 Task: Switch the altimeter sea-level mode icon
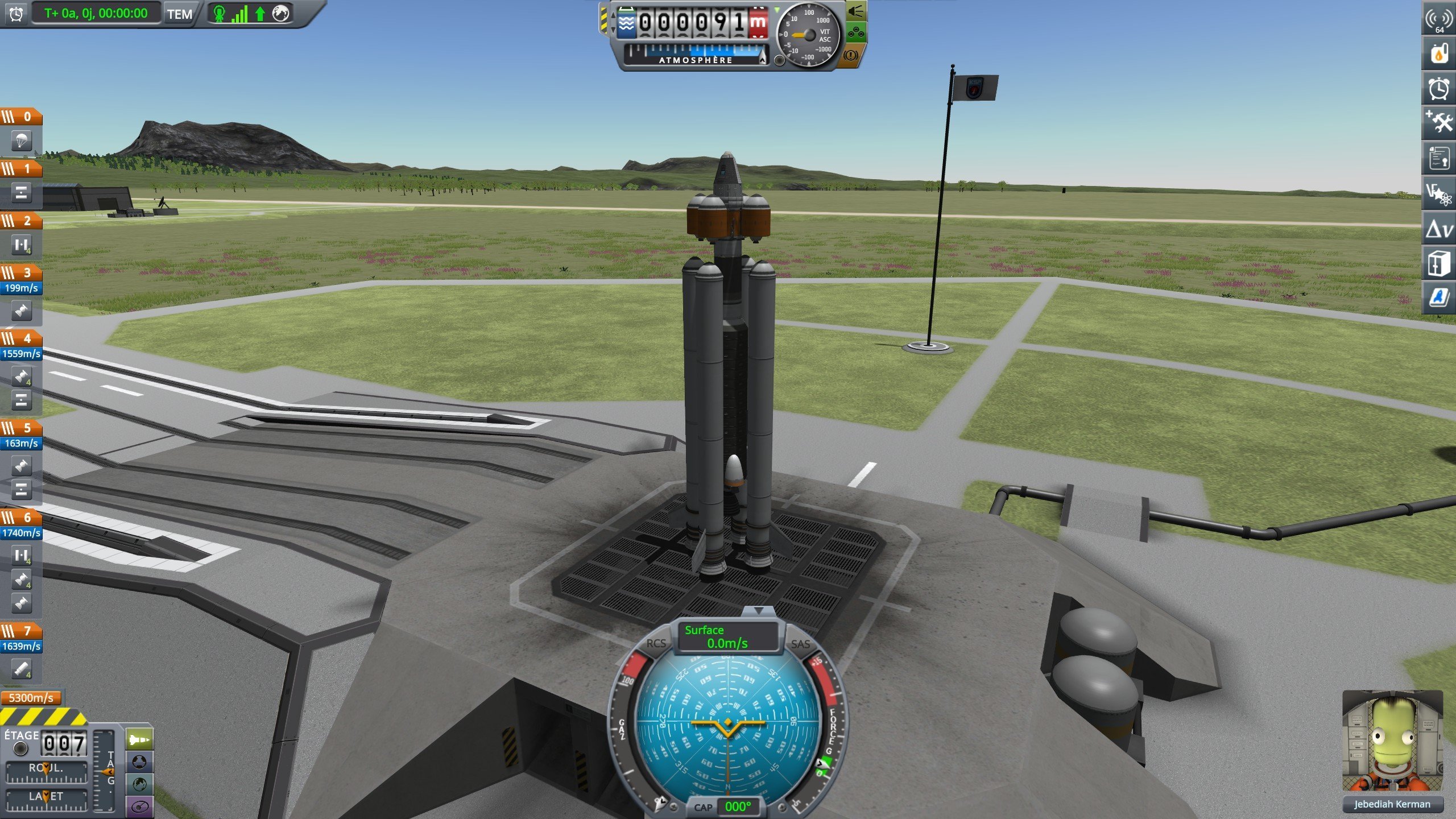pyautogui.click(x=626, y=24)
